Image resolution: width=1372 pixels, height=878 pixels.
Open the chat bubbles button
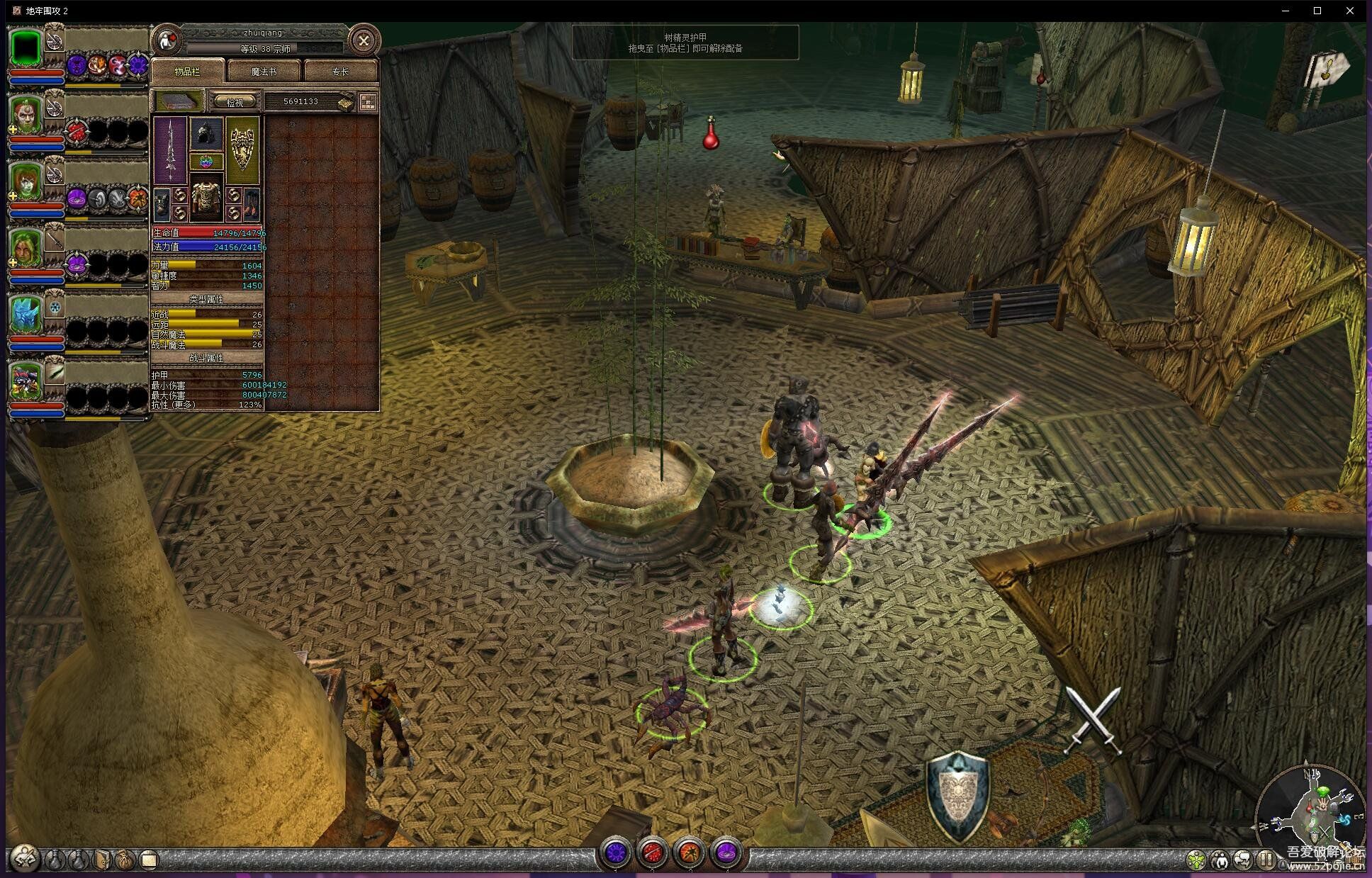(1242, 860)
